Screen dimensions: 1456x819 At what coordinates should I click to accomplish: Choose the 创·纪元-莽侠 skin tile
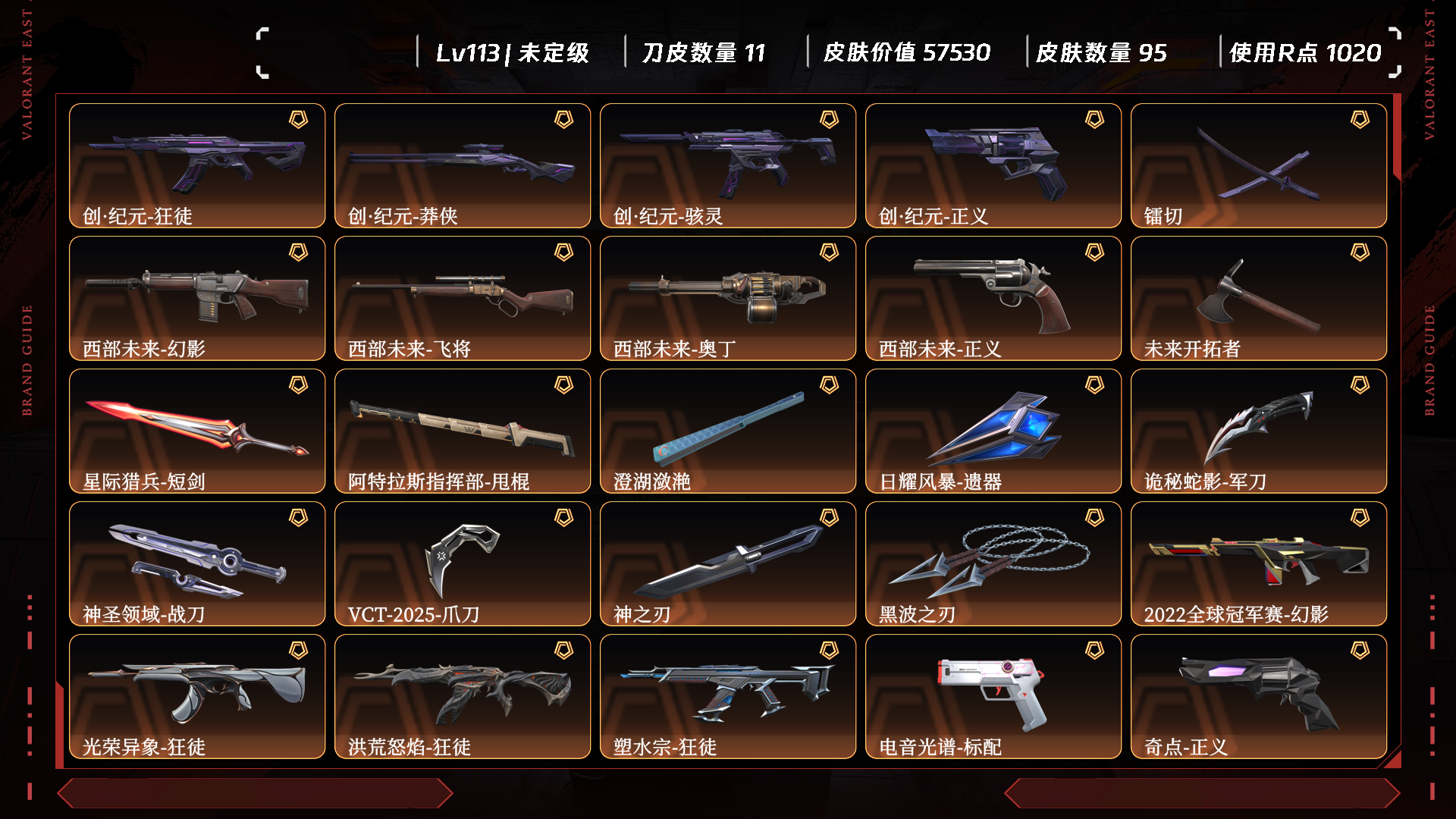pos(463,165)
